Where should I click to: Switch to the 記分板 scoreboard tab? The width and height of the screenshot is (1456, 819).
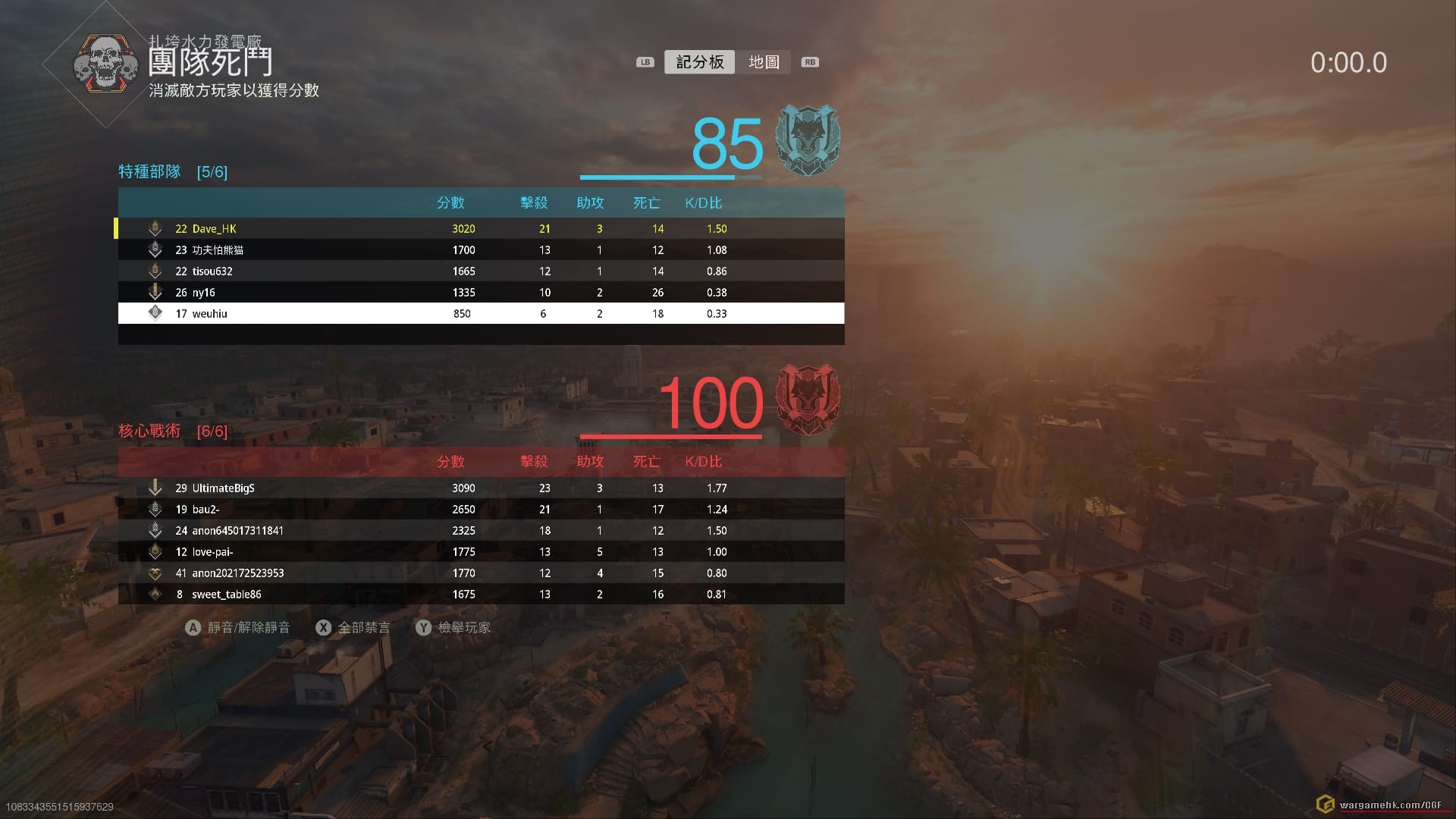[699, 62]
